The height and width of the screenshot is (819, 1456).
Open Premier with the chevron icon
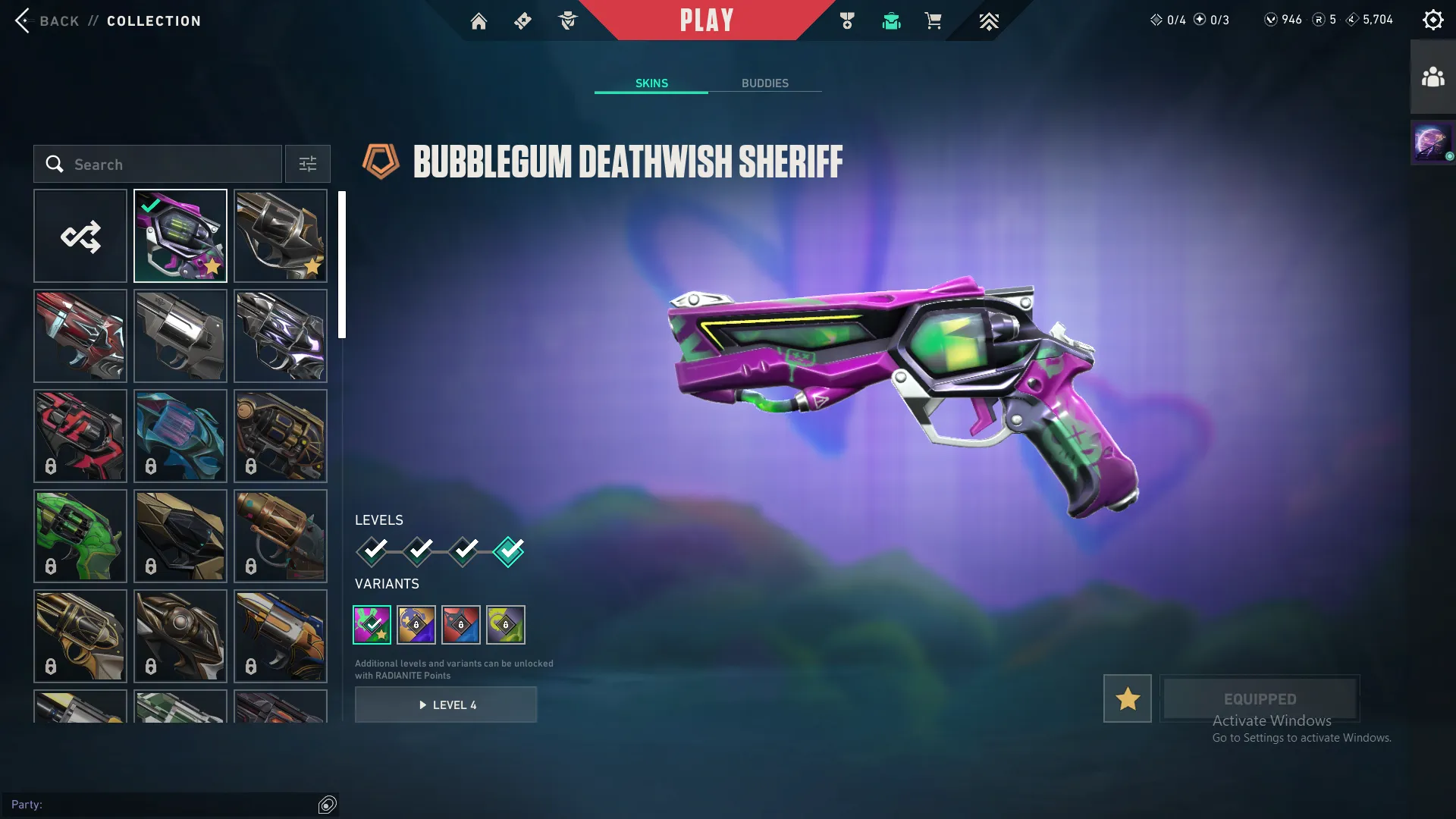click(989, 20)
